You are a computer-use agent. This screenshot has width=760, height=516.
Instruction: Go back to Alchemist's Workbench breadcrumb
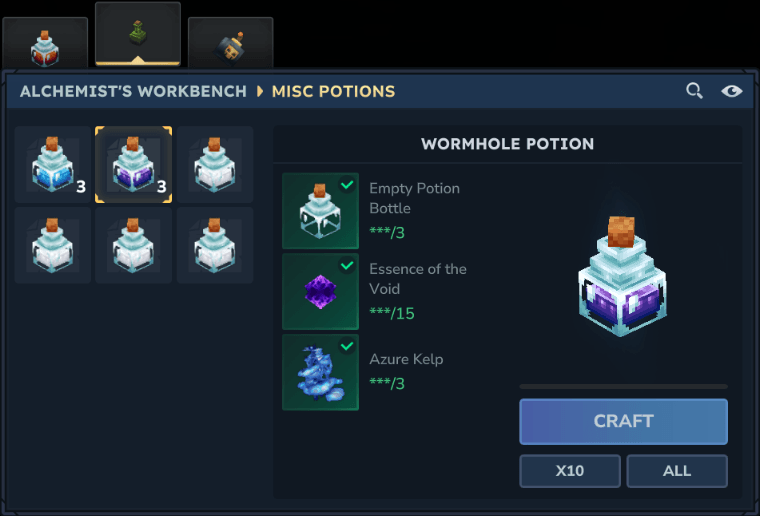(133, 91)
